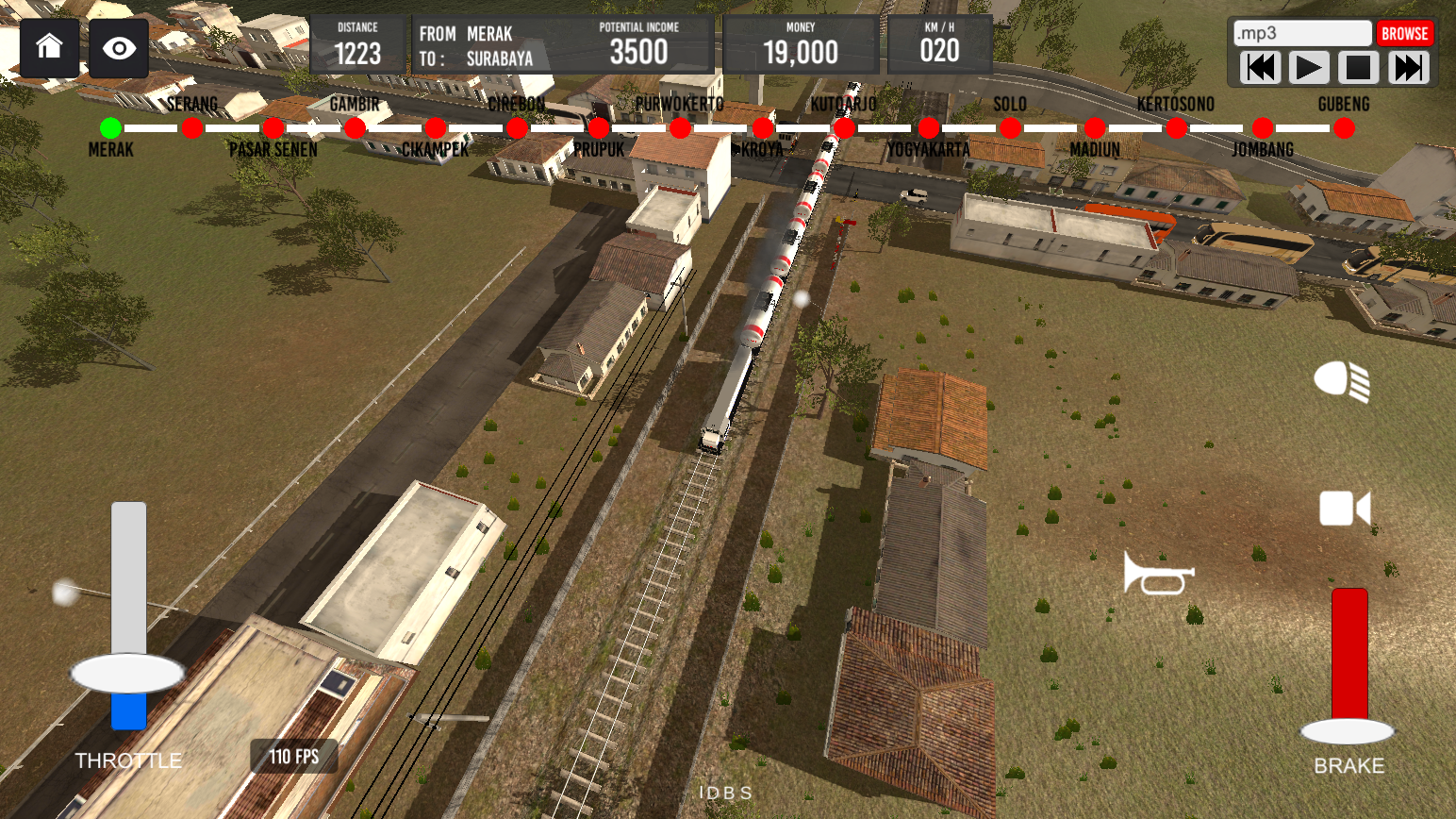The height and width of the screenshot is (819, 1456).
Task: Click the Browse music button
Action: [x=1404, y=34]
